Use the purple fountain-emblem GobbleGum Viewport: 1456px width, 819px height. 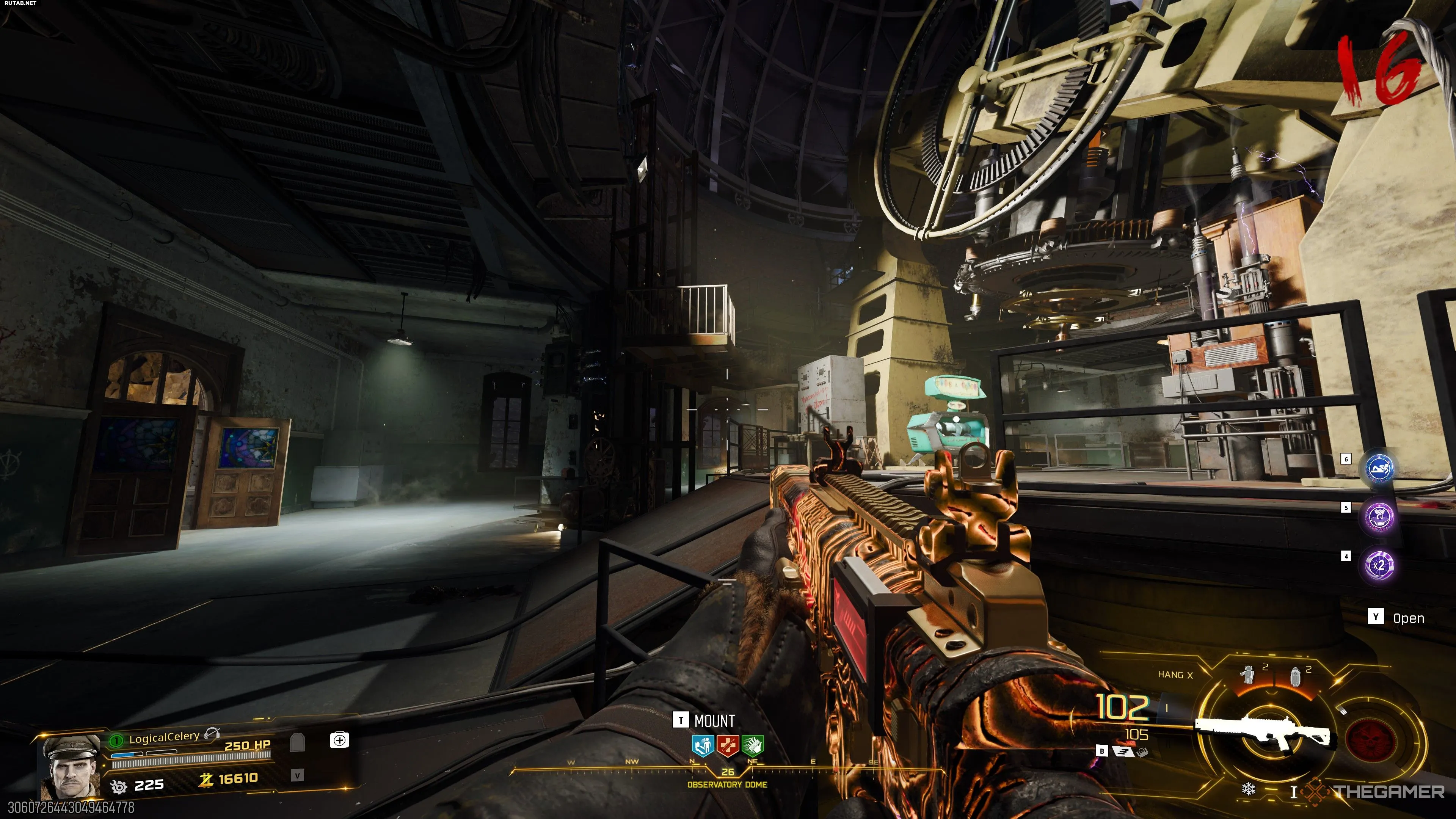(1379, 516)
